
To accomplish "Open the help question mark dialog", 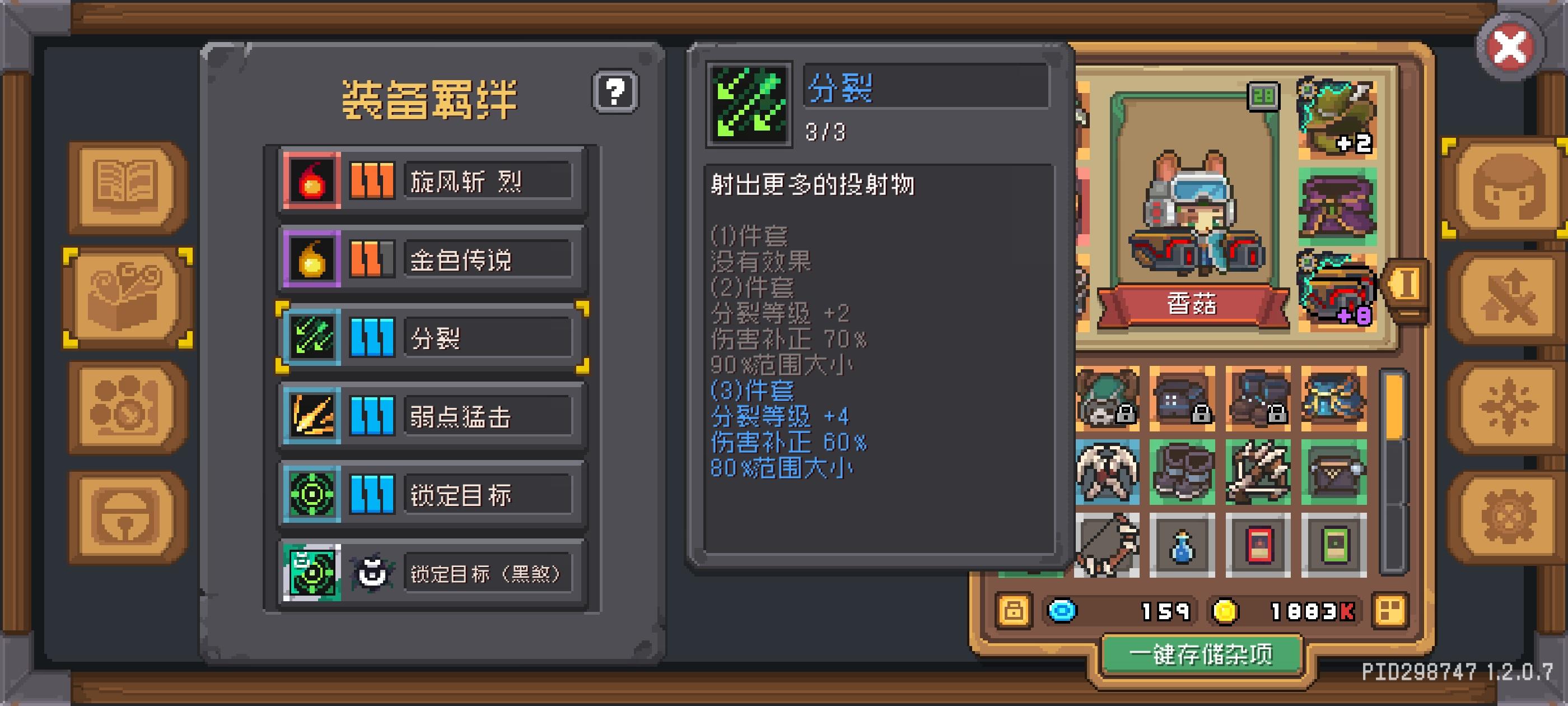I will (616, 92).
